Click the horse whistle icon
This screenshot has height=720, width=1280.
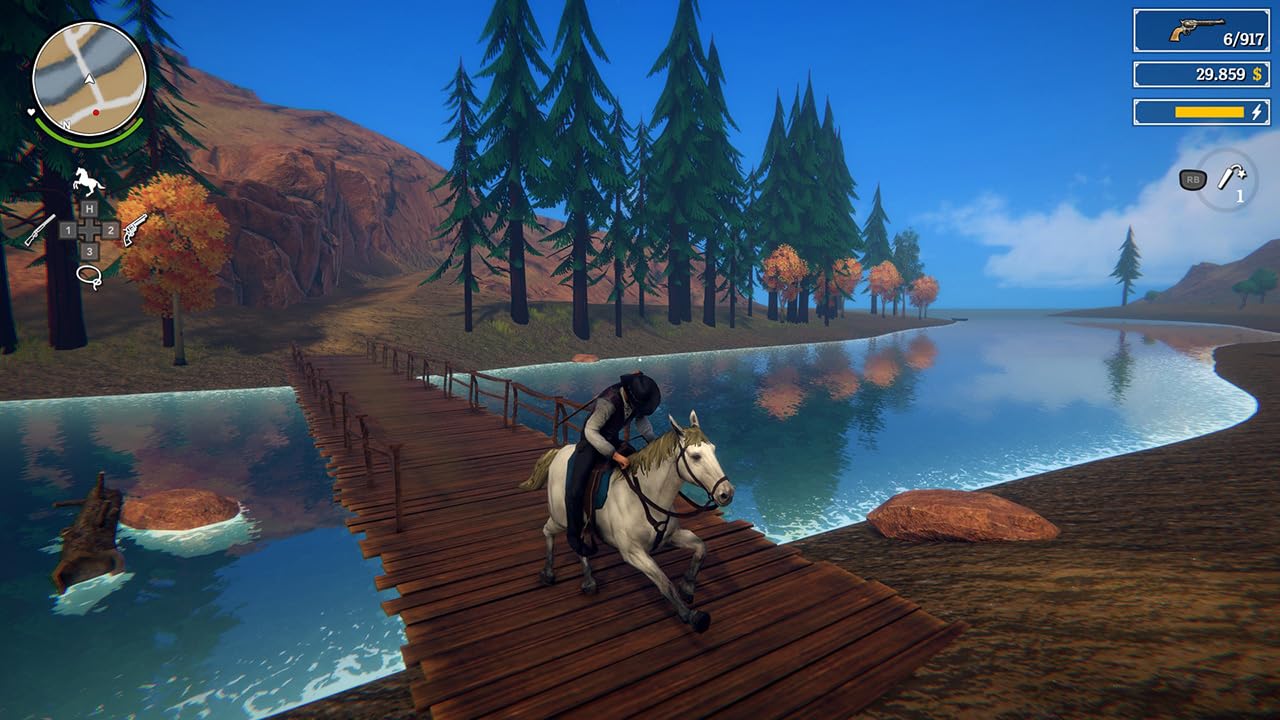(86, 181)
